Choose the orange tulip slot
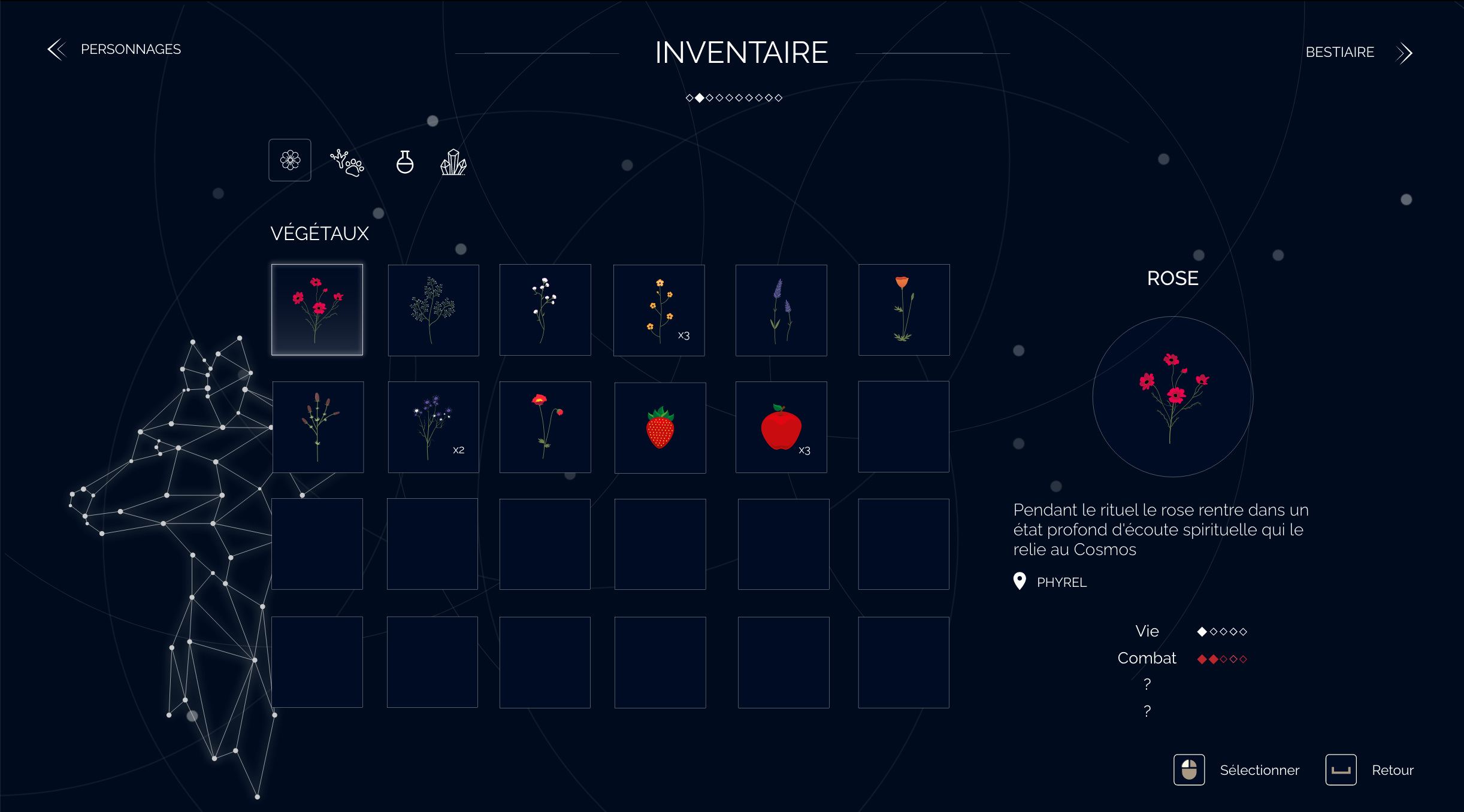This screenshot has height=812, width=1464. point(903,310)
